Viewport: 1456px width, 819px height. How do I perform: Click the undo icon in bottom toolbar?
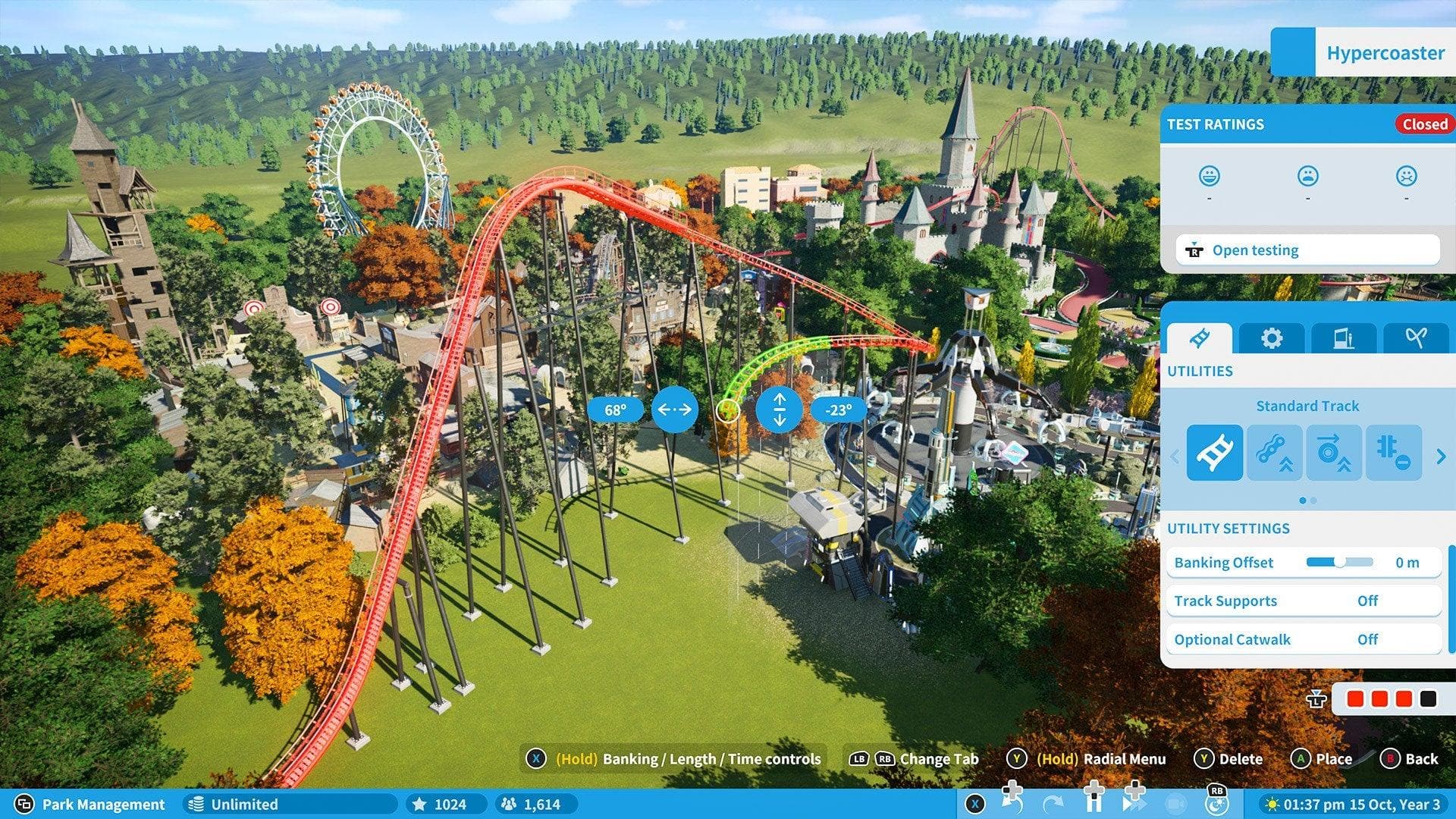pos(1013,802)
